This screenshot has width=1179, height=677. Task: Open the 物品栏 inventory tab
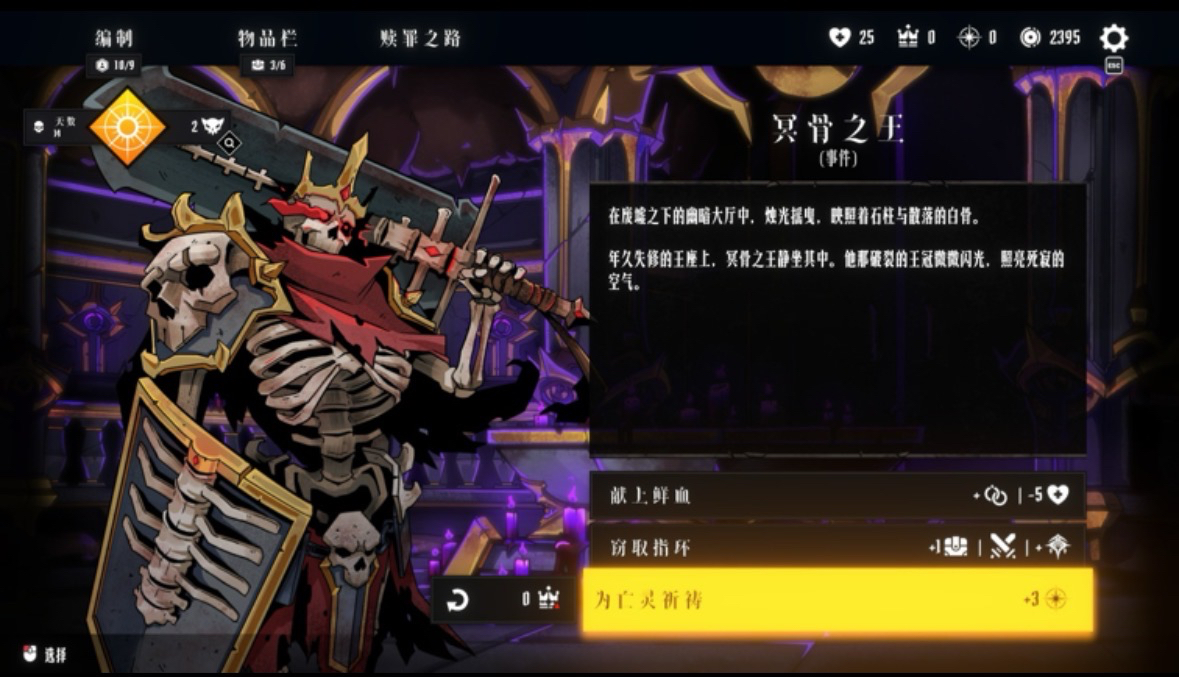267,39
